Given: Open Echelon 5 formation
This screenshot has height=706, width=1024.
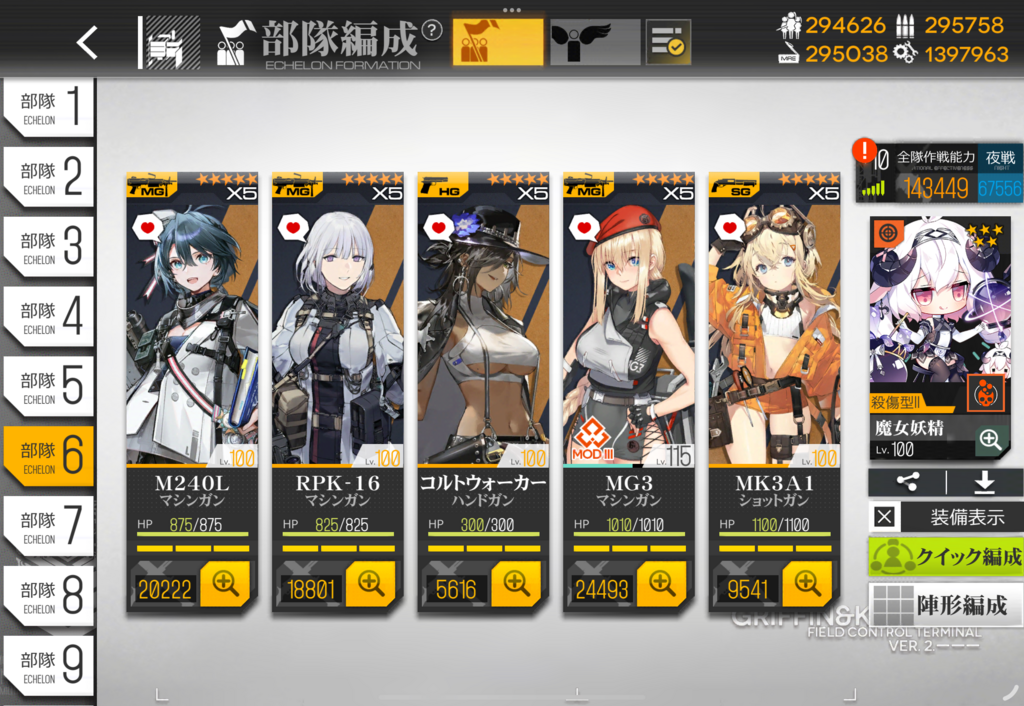Looking at the screenshot, I should (x=48, y=386).
